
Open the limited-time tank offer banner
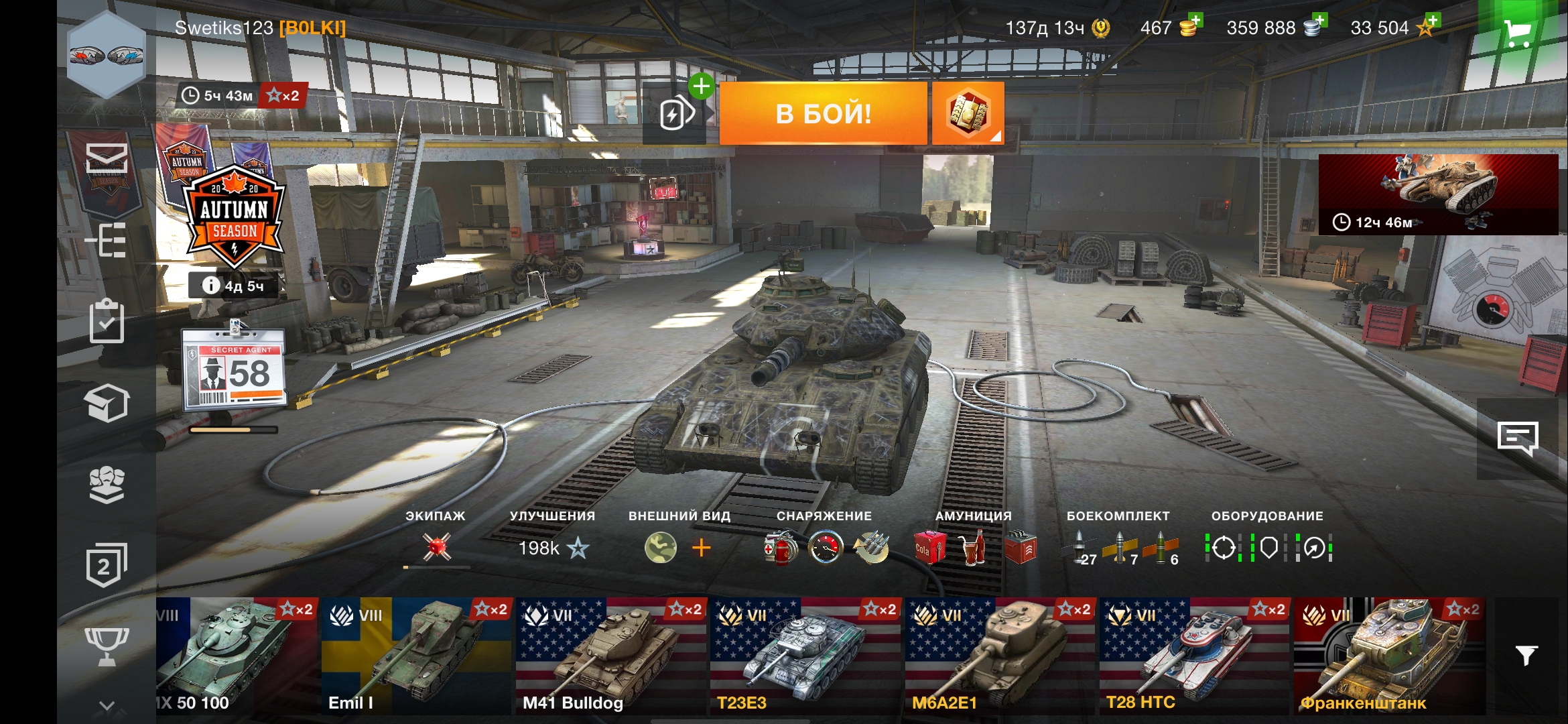click(x=1437, y=194)
